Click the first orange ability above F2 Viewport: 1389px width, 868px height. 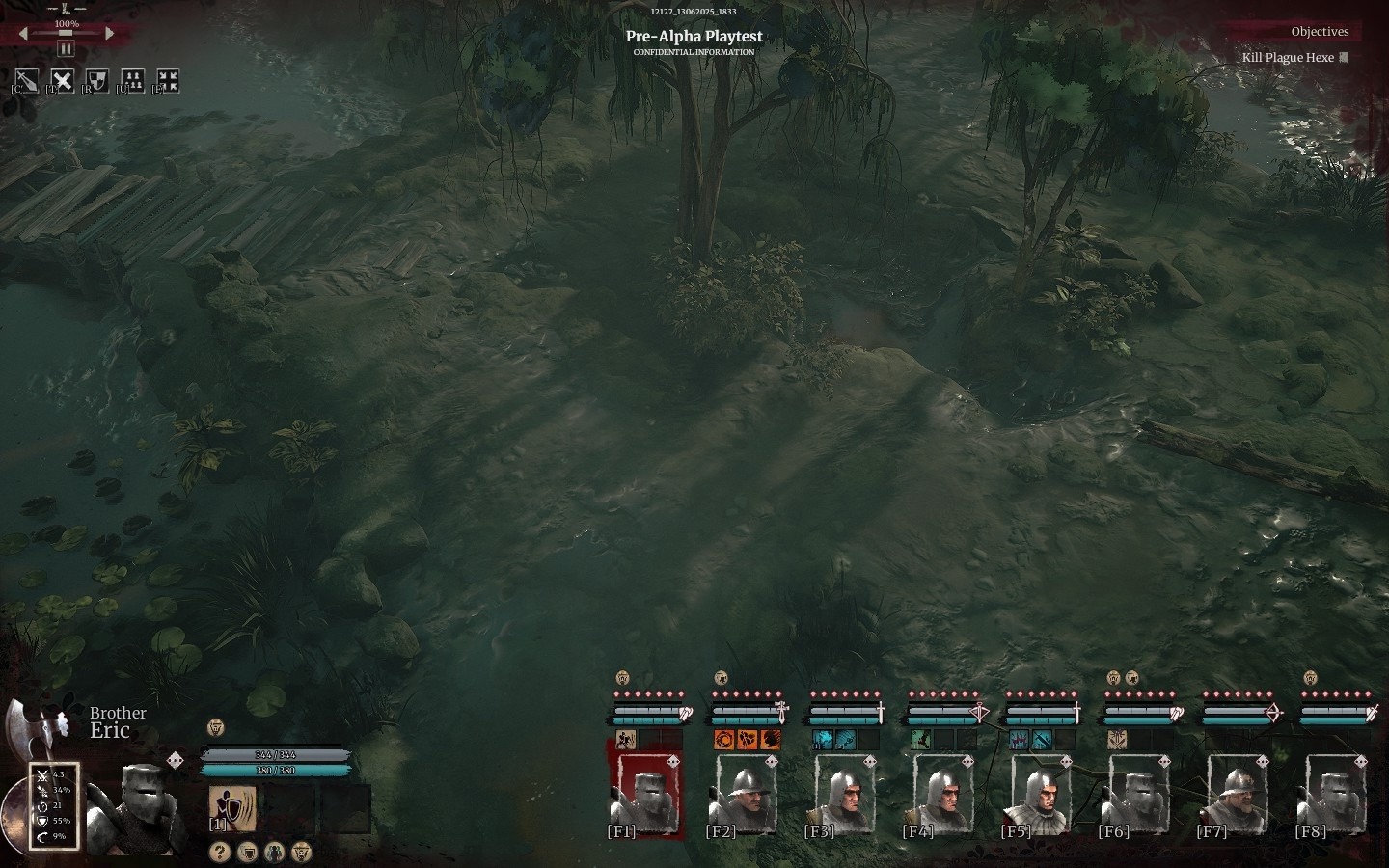(724, 740)
